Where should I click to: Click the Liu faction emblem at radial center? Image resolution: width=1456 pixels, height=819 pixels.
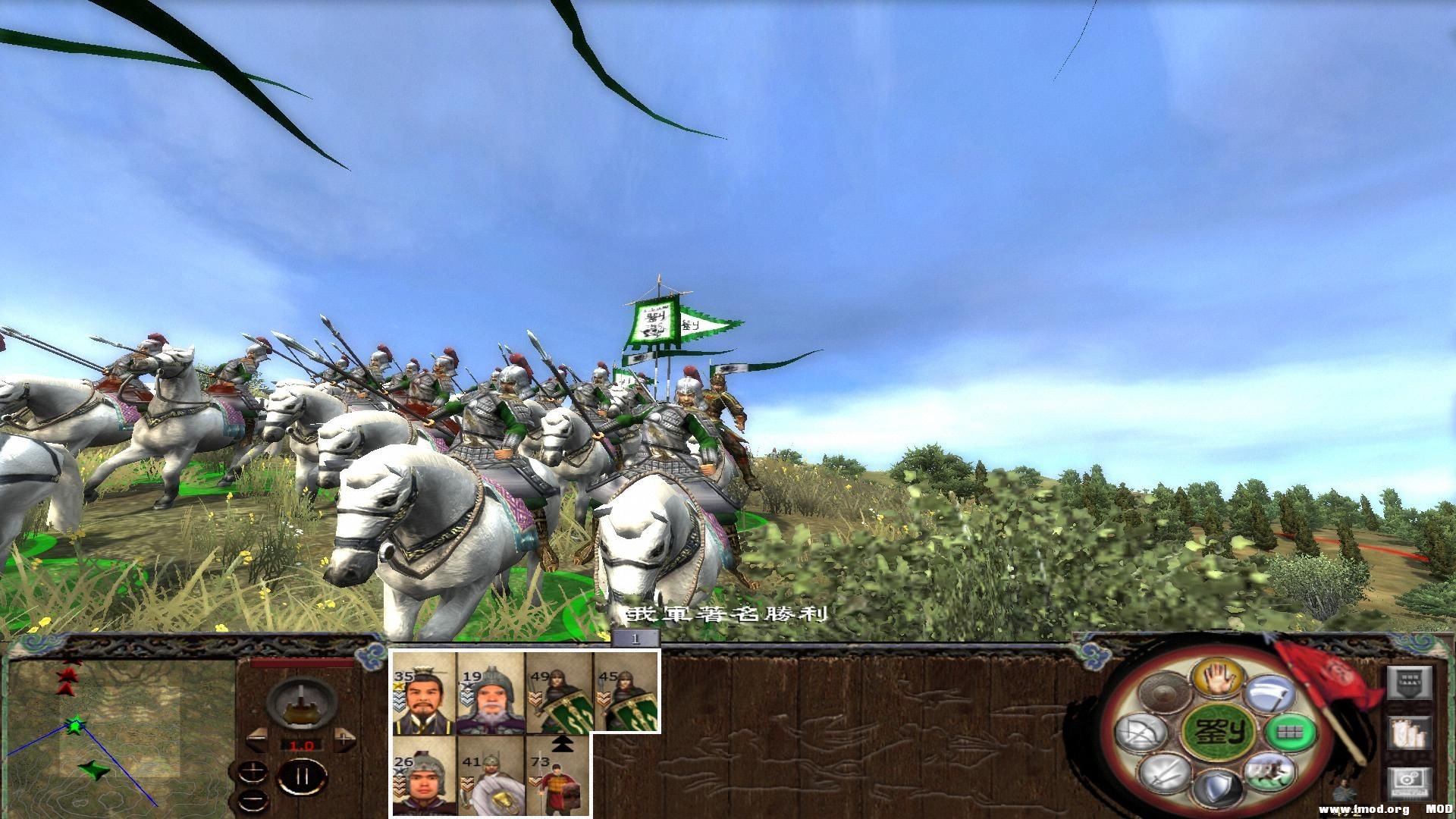click(x=1220, y=731)
